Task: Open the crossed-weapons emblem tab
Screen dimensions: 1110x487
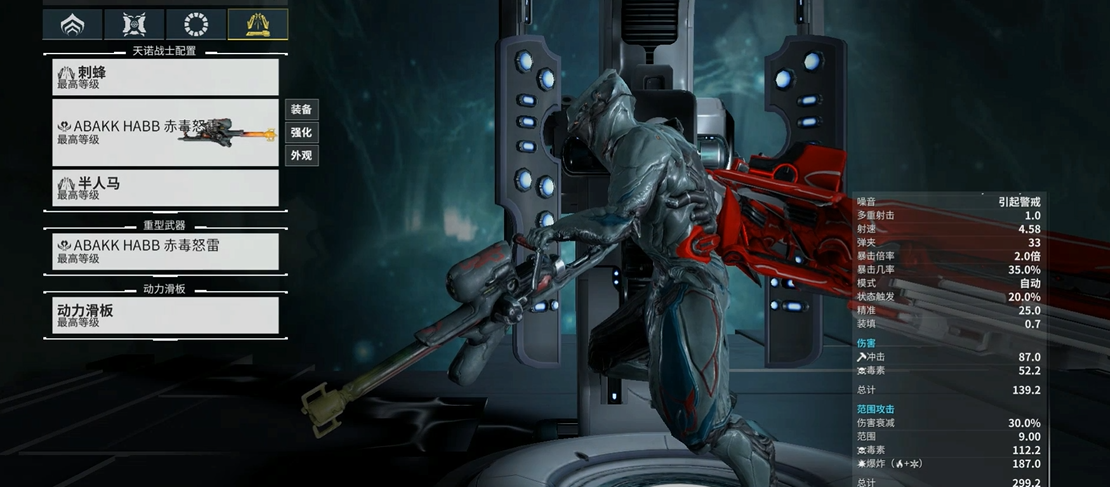Action: pos(134,24)
